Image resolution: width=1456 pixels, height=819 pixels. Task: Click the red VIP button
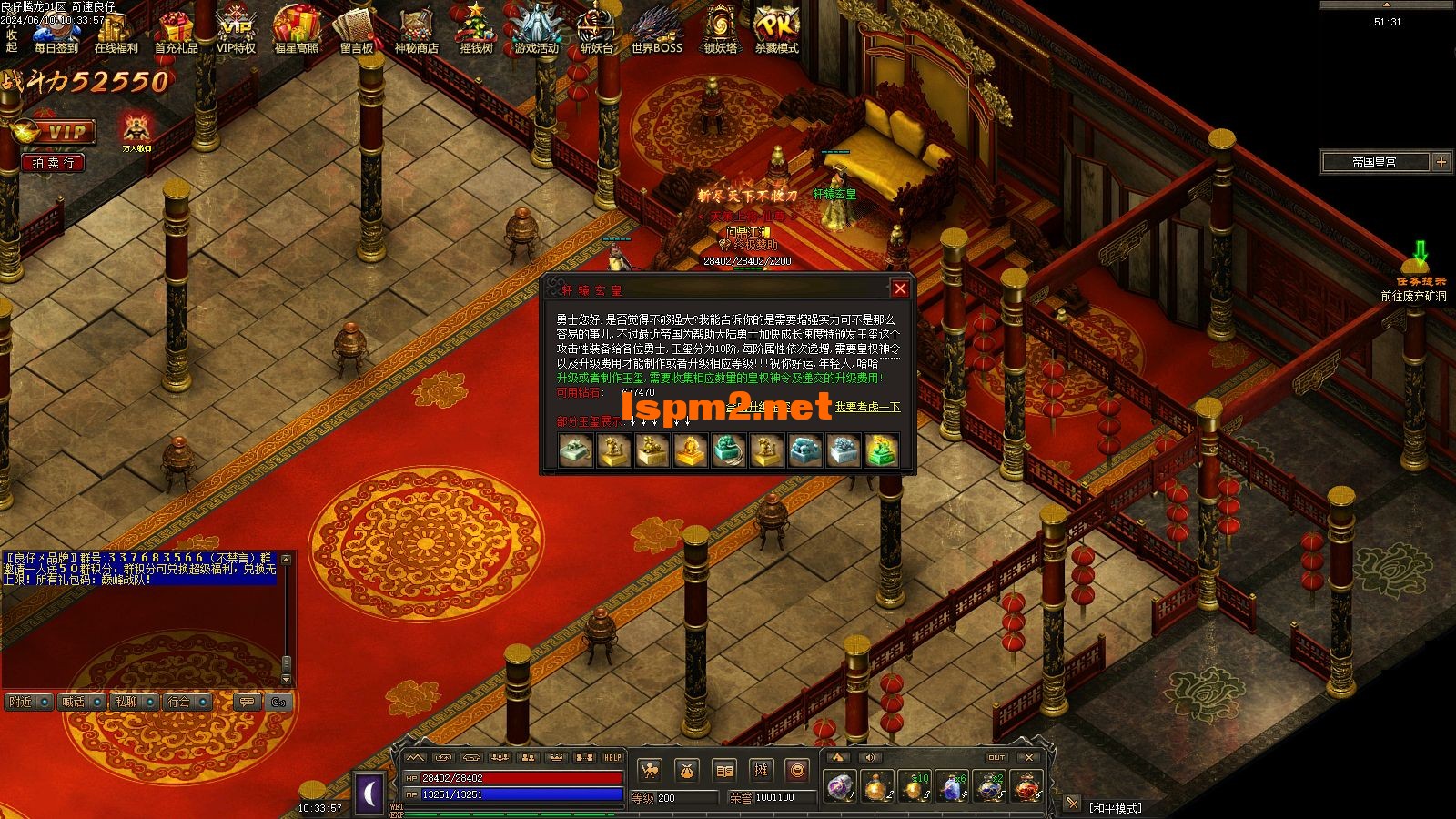point(55,132)
